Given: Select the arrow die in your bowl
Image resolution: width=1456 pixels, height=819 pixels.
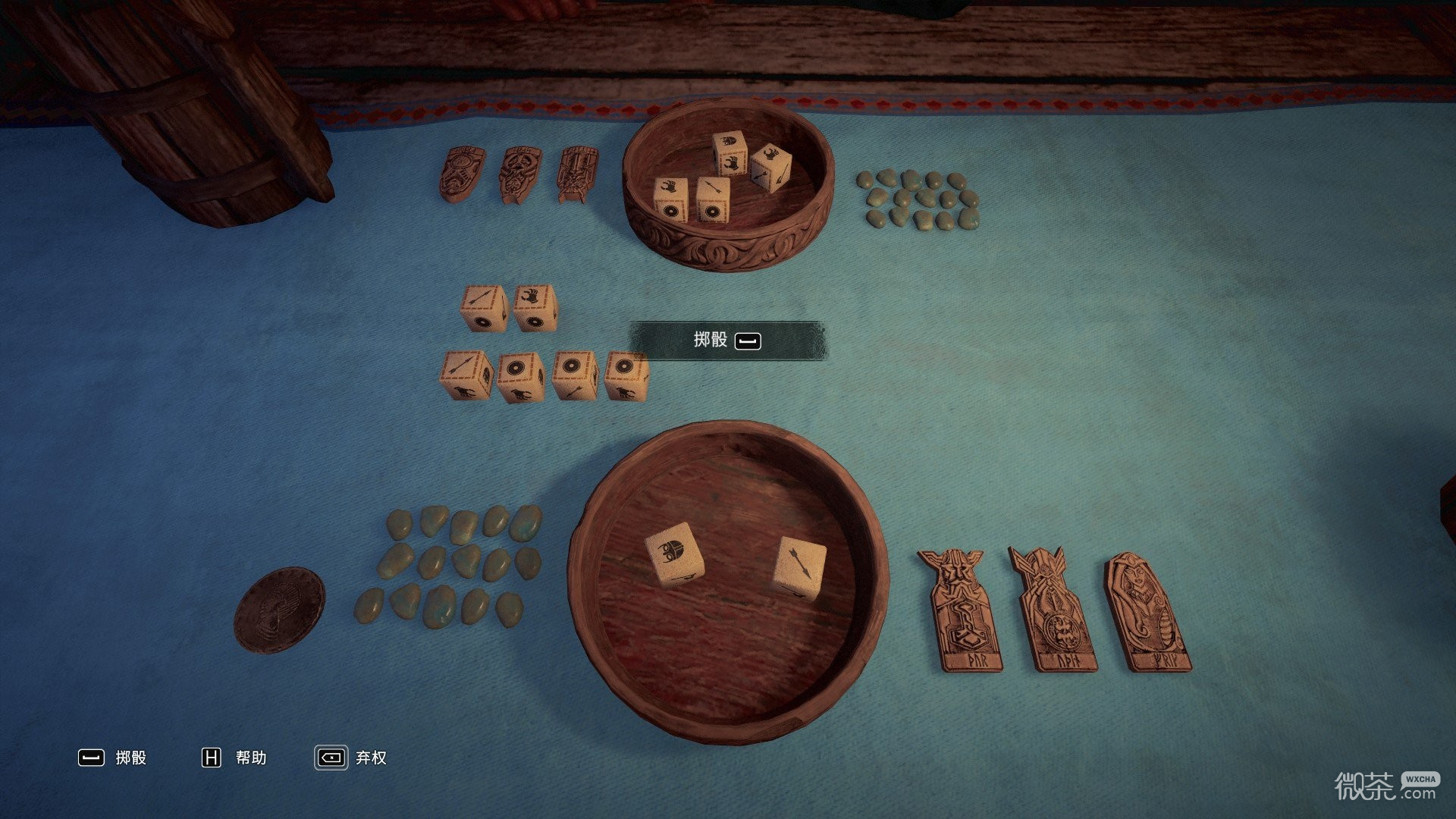Looking at the screenshot, I should point(800,569).
